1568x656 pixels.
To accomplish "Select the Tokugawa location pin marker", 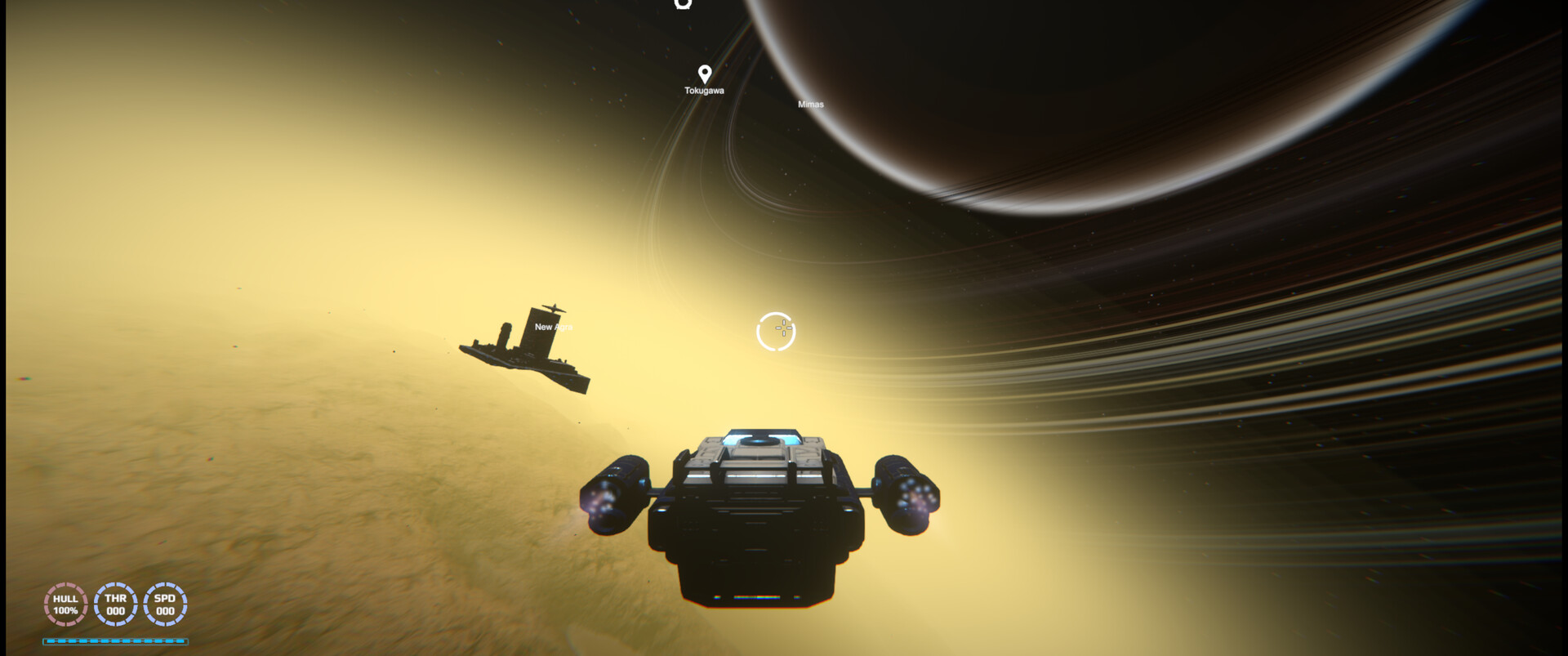I will coord(704,73).
